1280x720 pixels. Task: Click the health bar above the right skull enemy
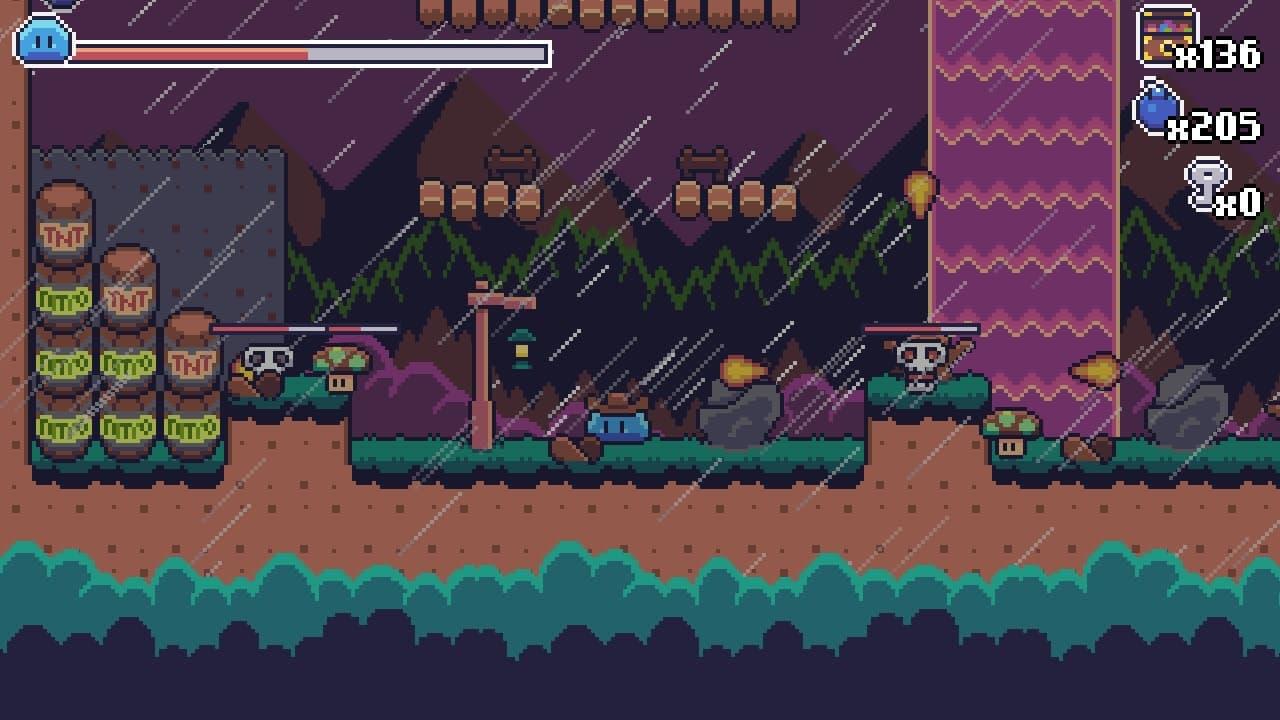(920, 327)
